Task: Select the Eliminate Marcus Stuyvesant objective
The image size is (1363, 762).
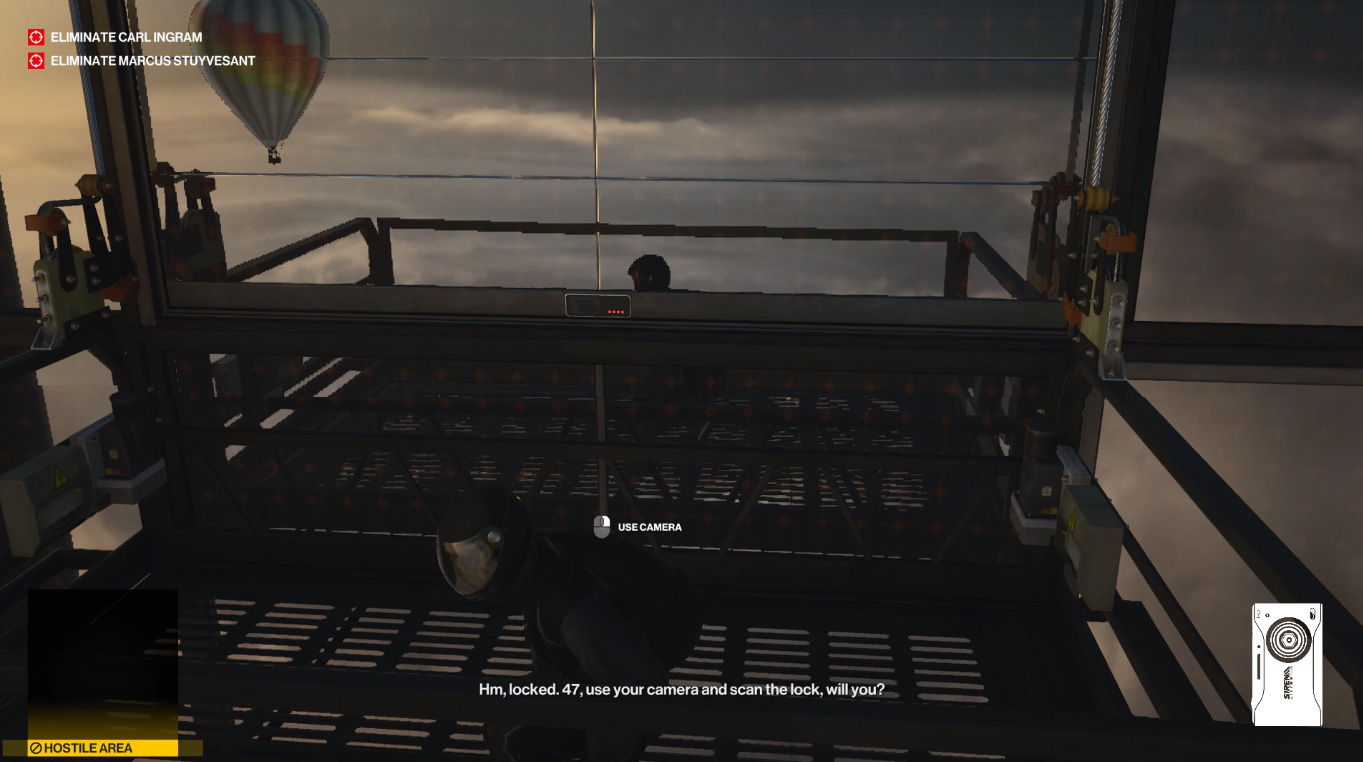Action: pos(152,61)
